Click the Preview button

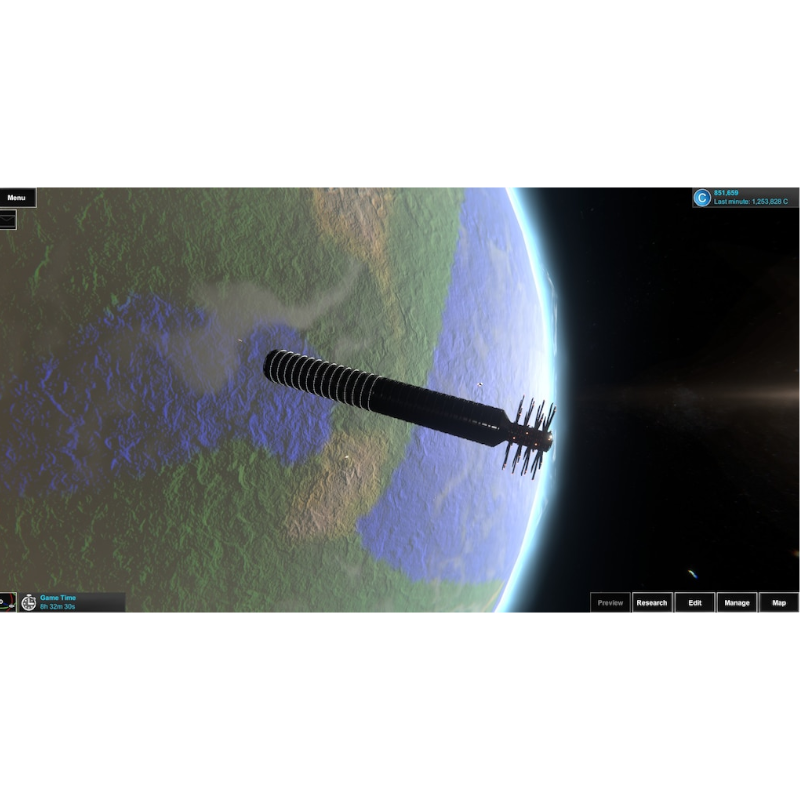pos(609,603)
